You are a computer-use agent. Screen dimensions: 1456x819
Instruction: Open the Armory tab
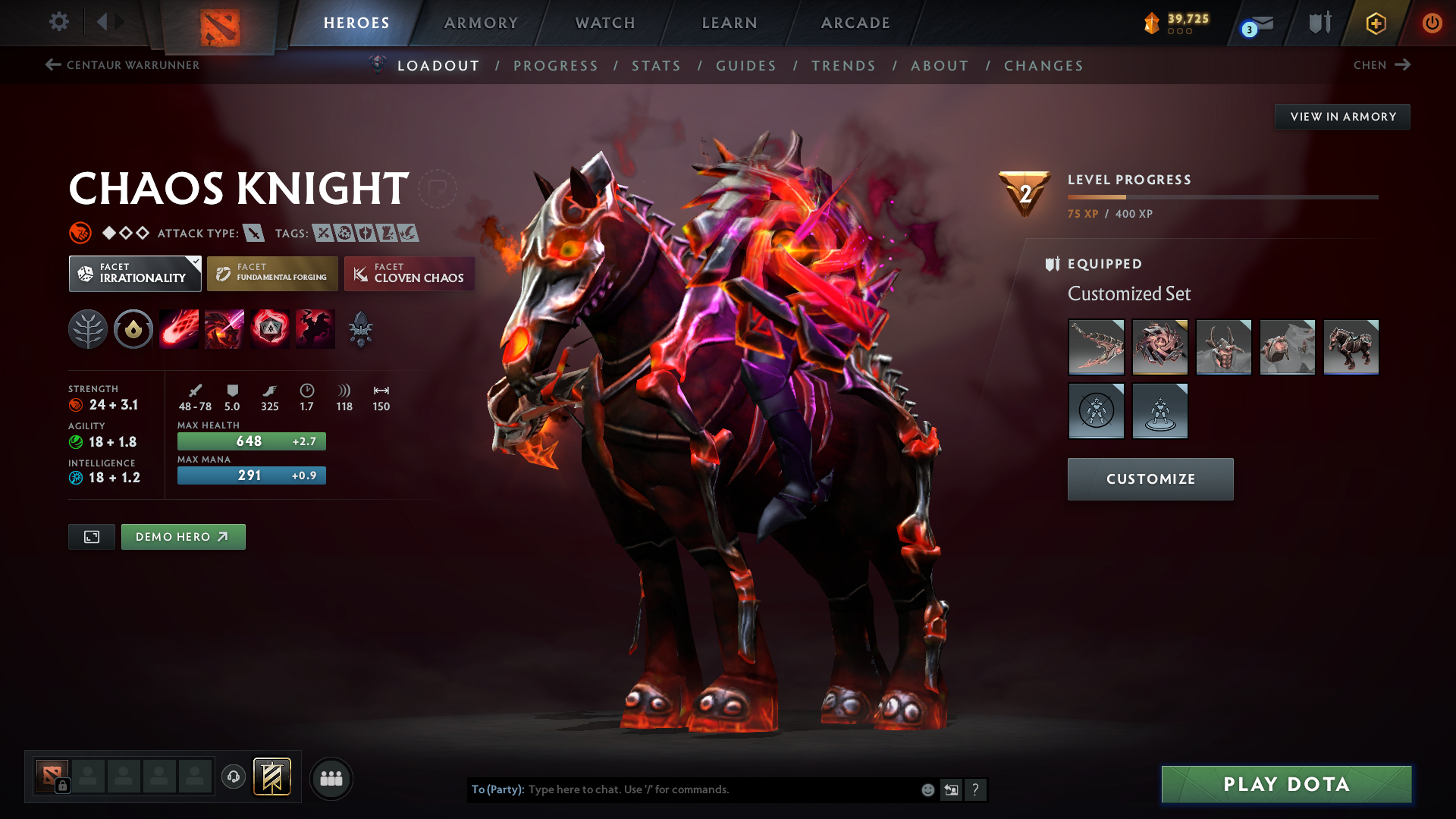tap(481, 23)
